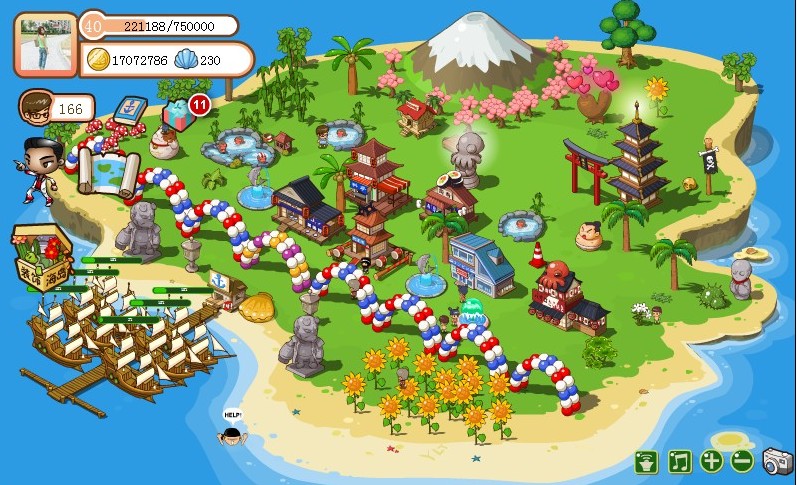Zoom in with the plus button

point(711,461)
